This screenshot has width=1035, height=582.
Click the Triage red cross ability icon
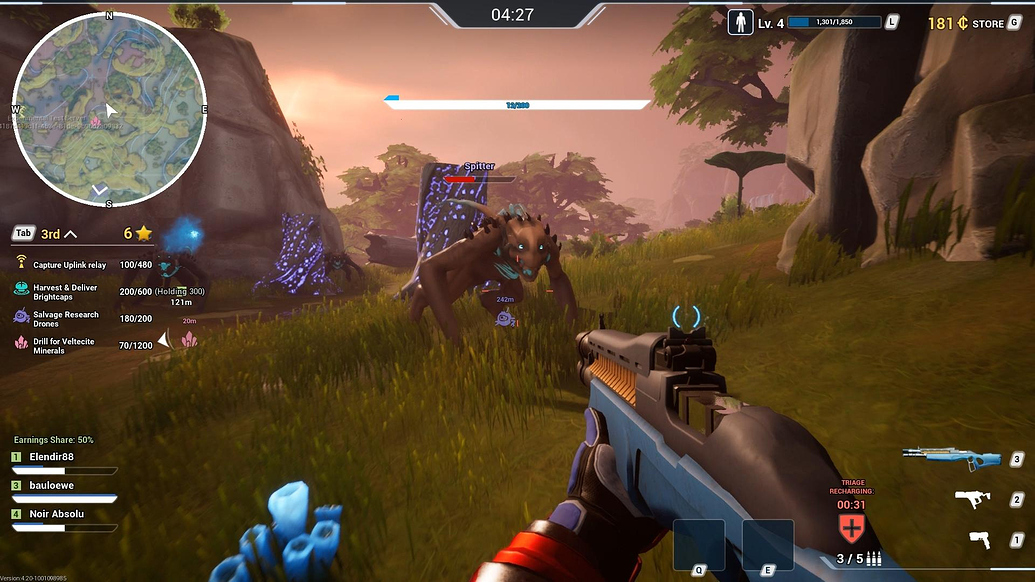coord(850,527)
